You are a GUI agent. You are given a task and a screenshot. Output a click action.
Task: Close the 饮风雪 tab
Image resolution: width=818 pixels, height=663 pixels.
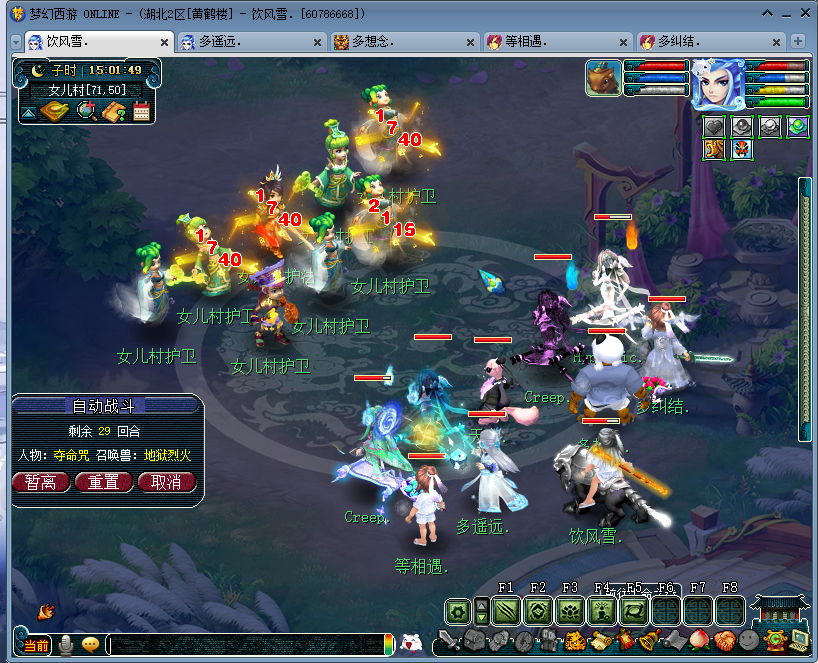(165, 42)
